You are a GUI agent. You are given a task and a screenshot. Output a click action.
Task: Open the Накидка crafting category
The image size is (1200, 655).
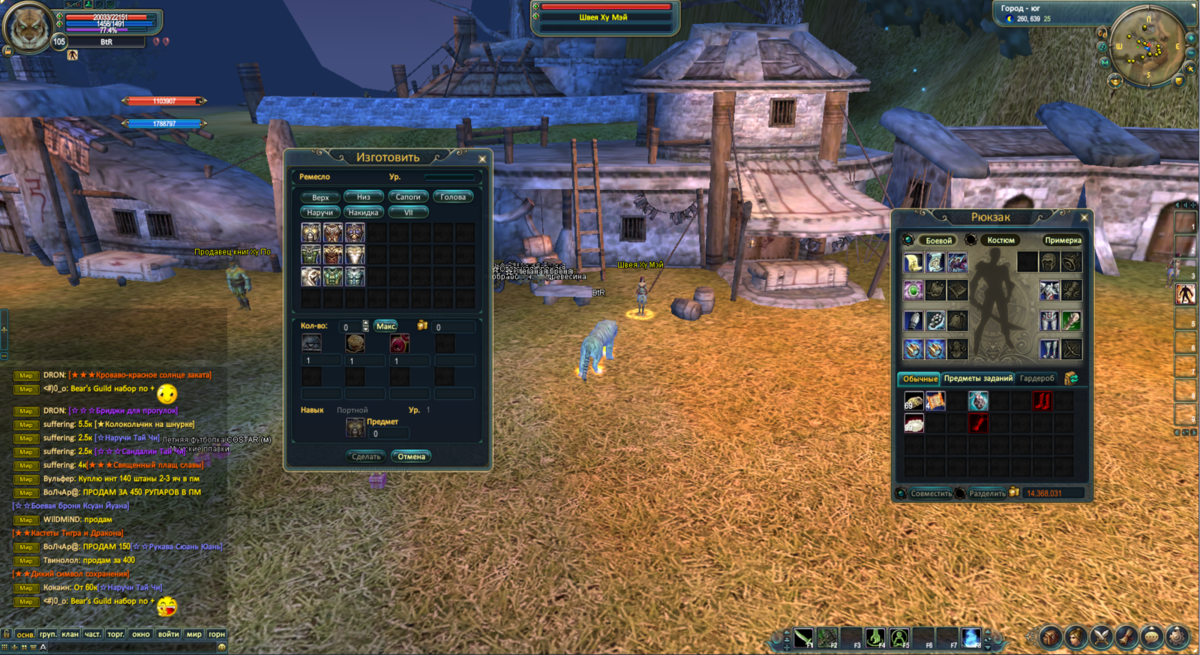(364, 212)
